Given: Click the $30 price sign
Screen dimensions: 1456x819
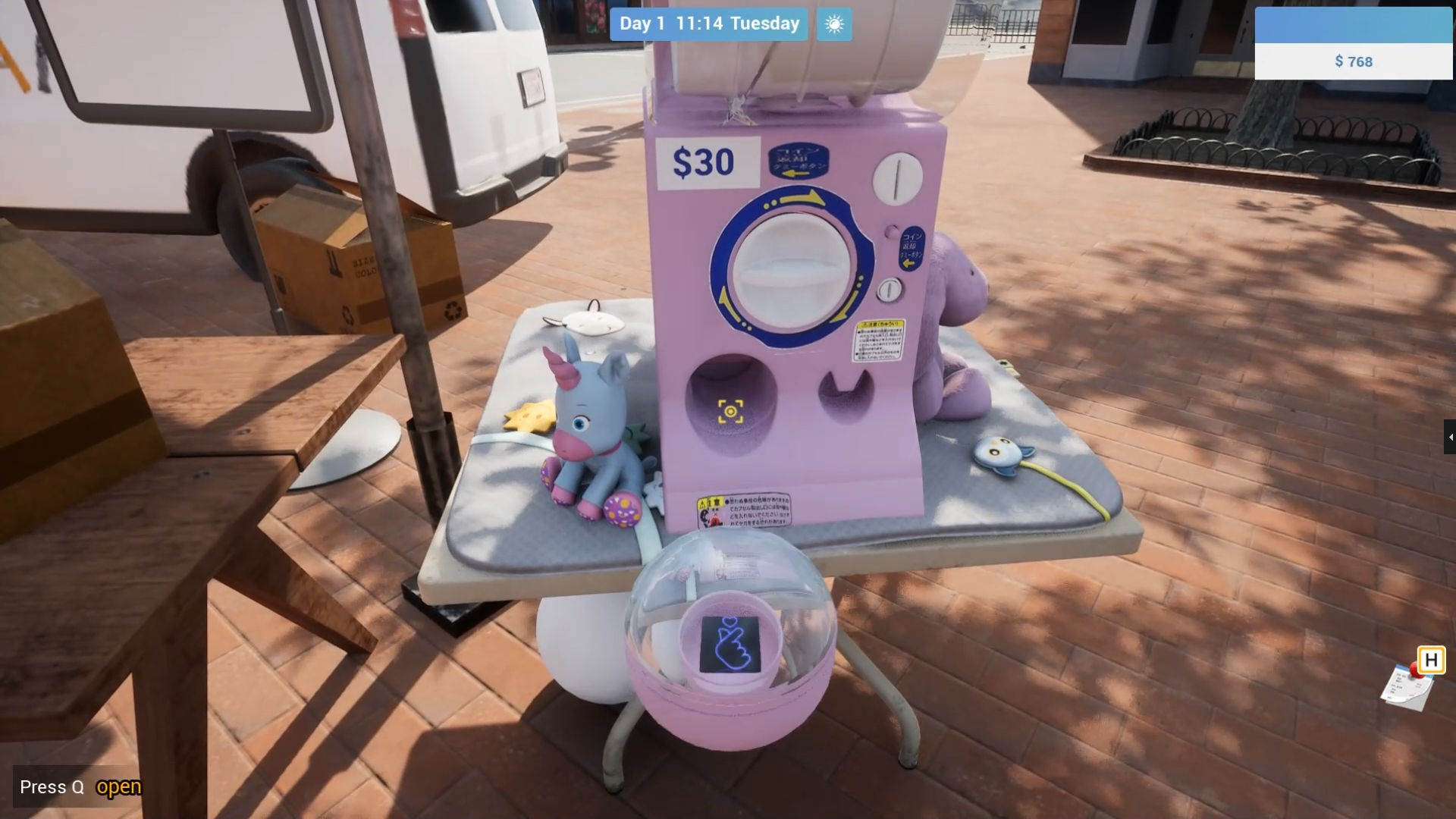Looking at the screenshot, I should pyautogui.click(x=704, y=161).
